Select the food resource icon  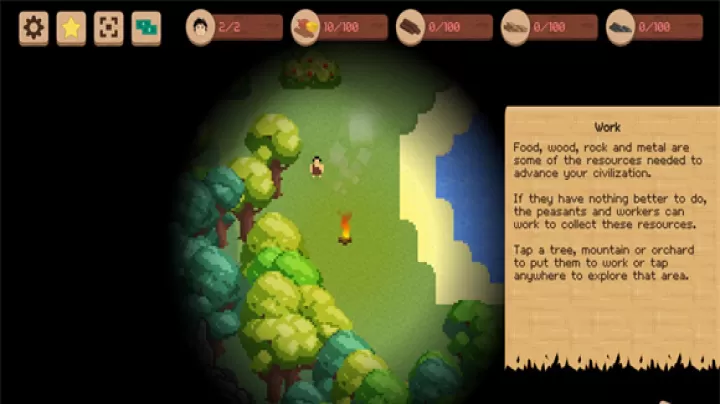[x=305, y=27]
